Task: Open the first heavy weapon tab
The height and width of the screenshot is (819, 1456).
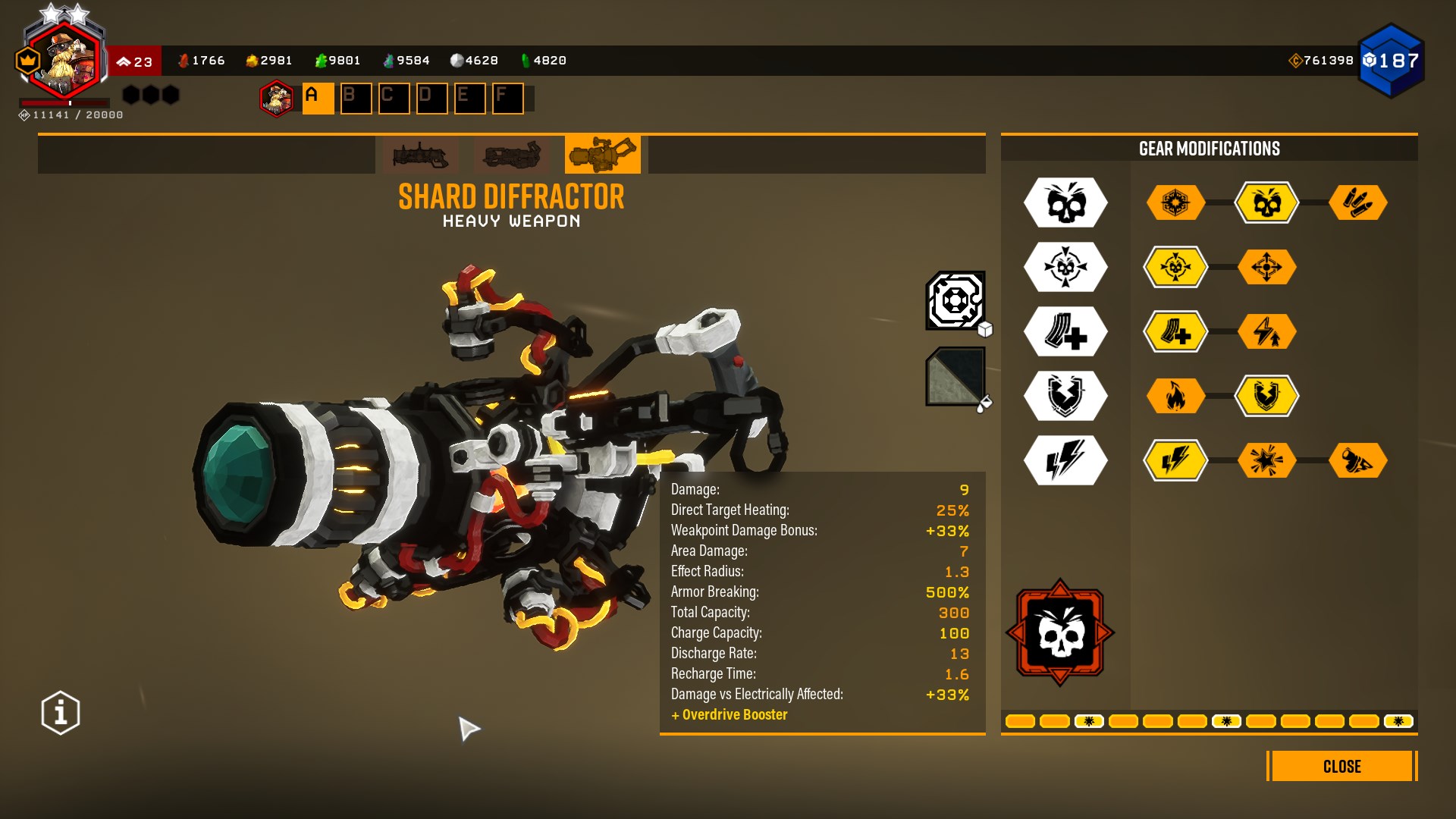Action: (420, 155)
